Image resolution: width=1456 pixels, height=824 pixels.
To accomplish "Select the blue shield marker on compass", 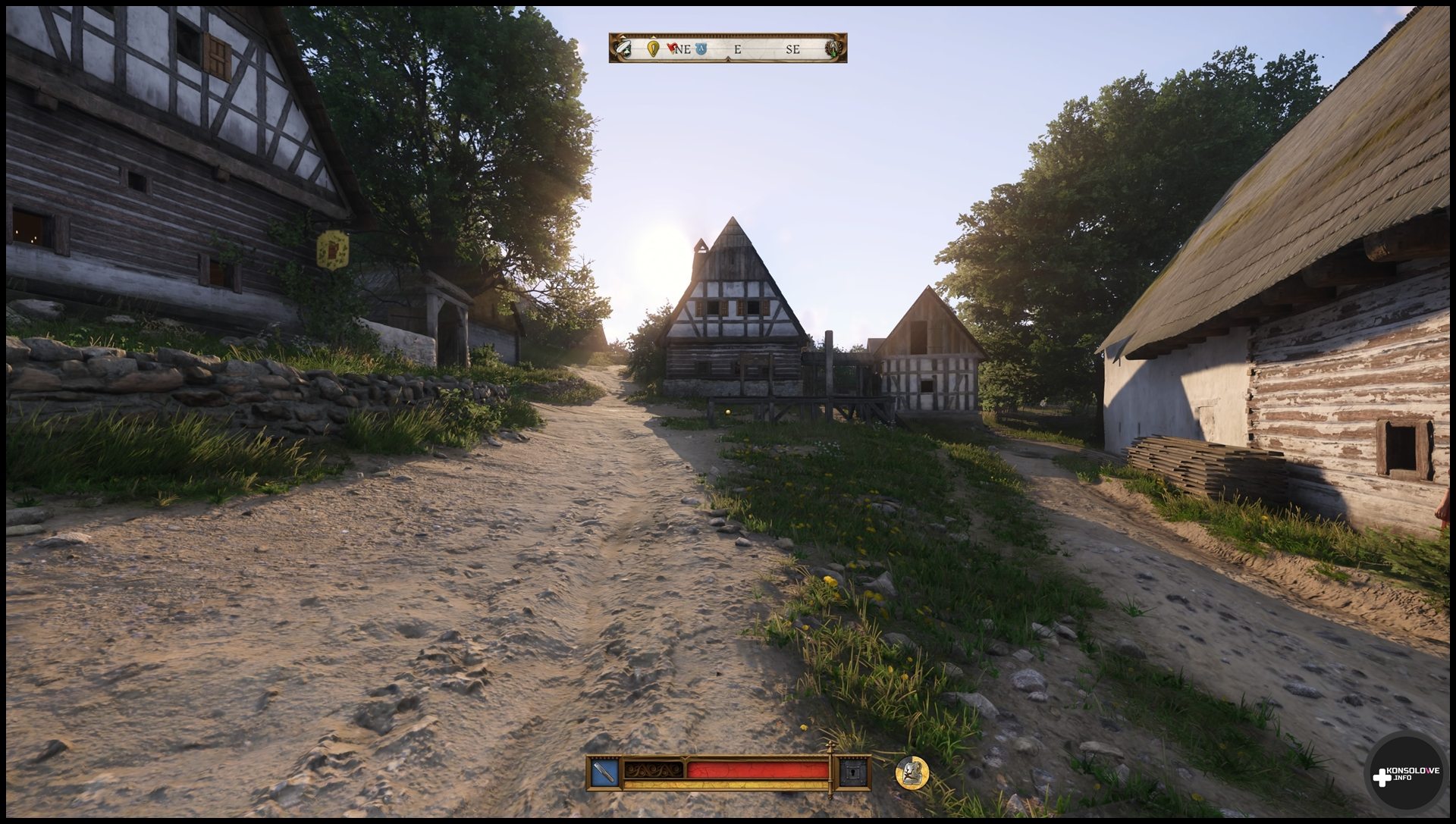I will pyautogui.click(x=701, y=49).
